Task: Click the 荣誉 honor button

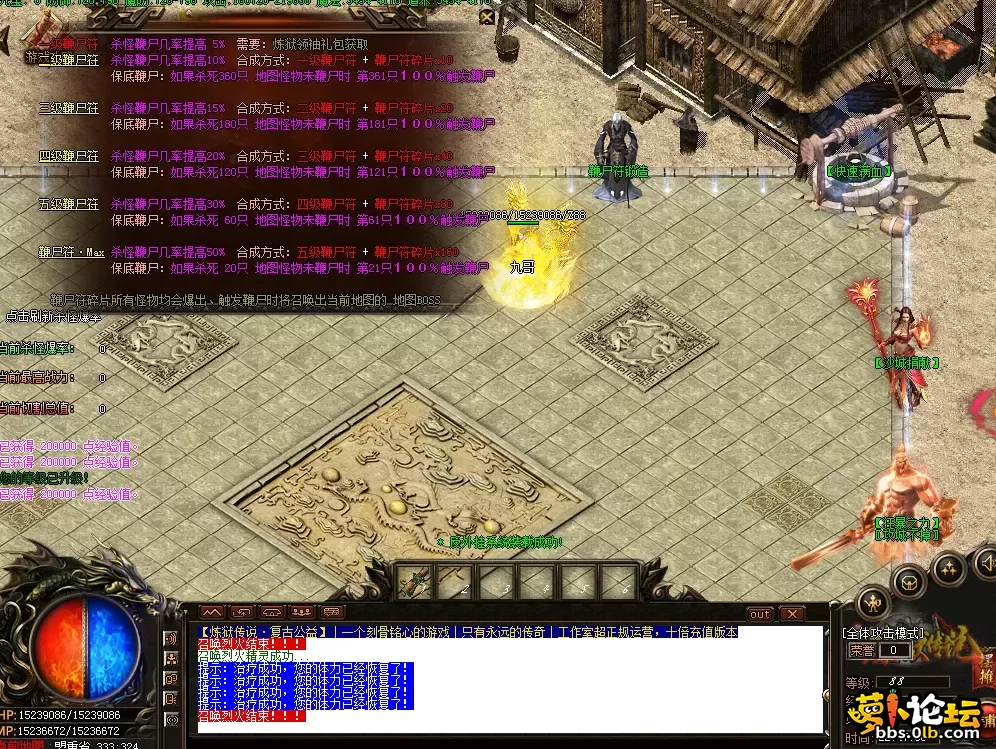Action: (862, 651)
